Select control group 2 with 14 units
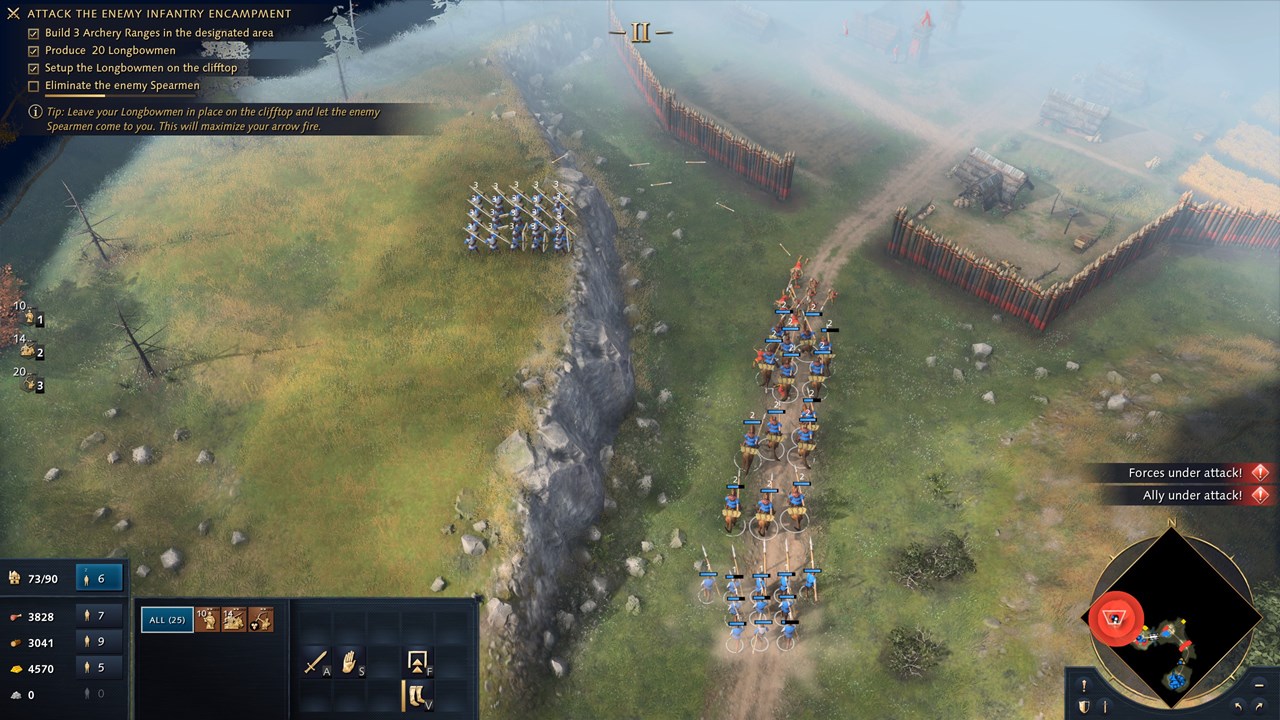The width and height of the screenshot is (1280, 720). (x=30, y=351)
